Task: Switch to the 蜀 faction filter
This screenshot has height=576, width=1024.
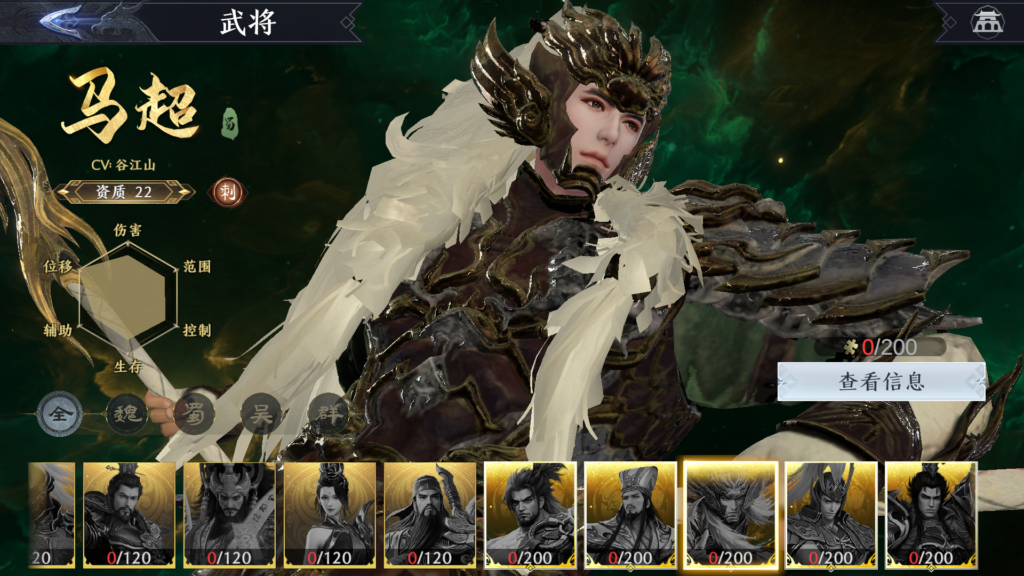Action: click(x=193, y=414)
